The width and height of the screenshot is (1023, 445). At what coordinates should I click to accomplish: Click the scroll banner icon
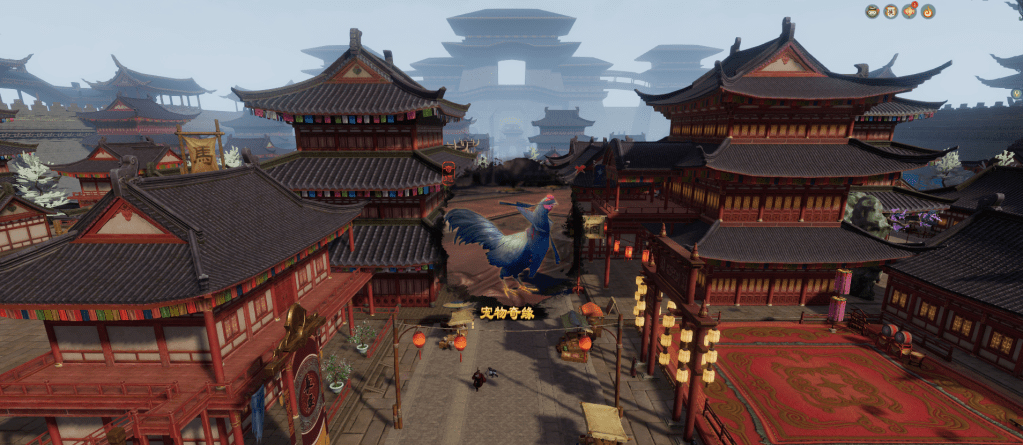coord(890,11)
